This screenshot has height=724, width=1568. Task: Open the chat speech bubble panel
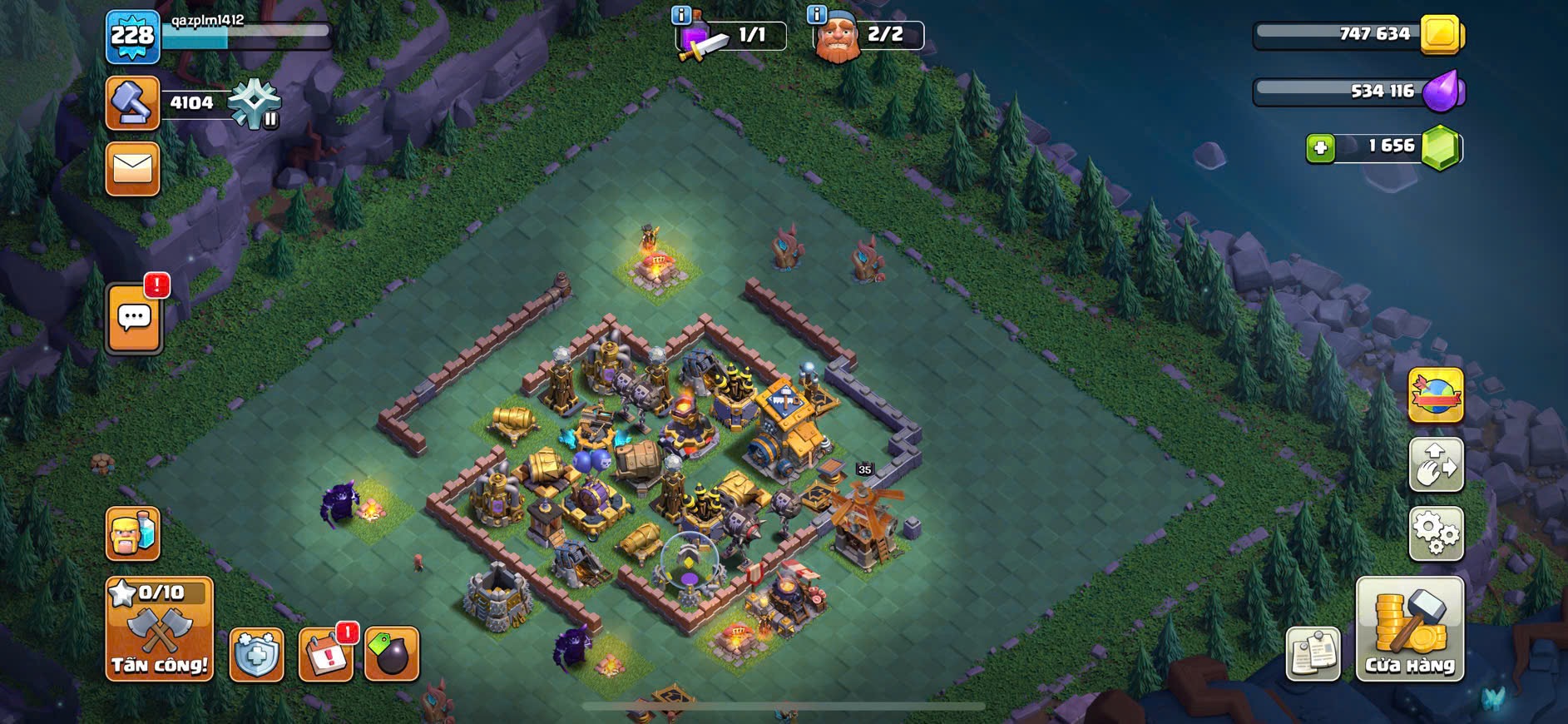pos(134,318)
